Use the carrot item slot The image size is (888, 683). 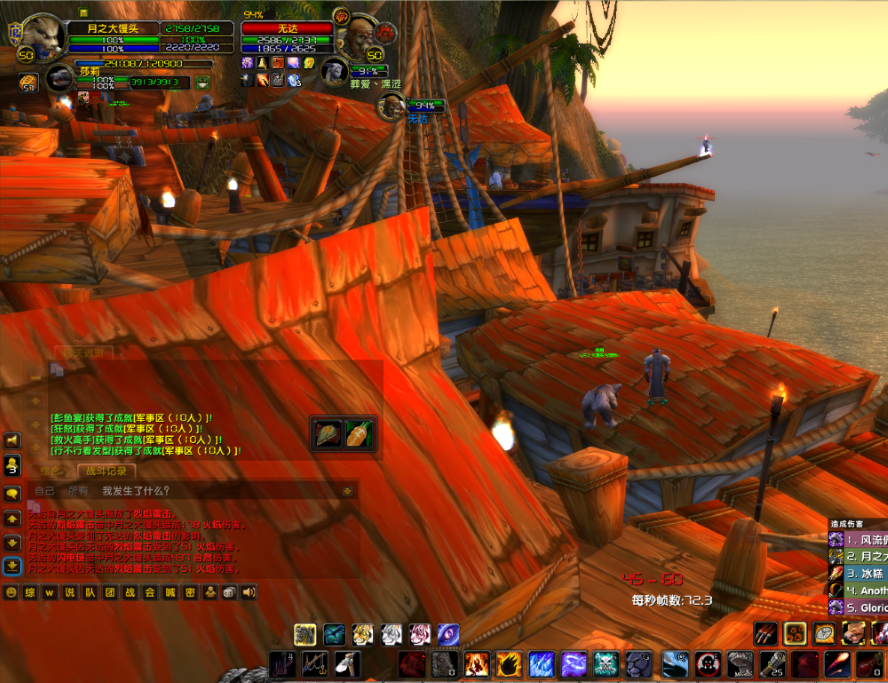(360, 434)
